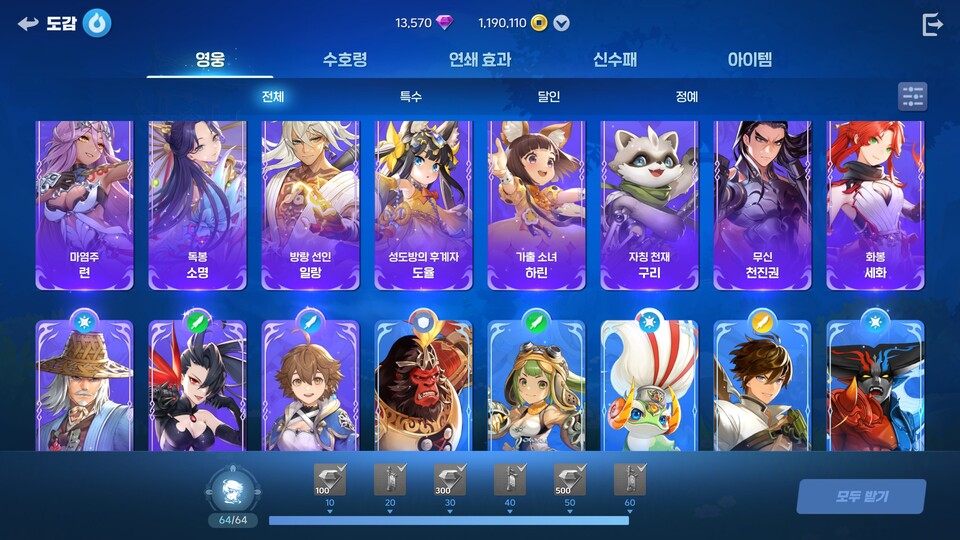This screenshot has width=960, height=540.
Task: Select the 영웅 tab
Action: coord(210,59)
